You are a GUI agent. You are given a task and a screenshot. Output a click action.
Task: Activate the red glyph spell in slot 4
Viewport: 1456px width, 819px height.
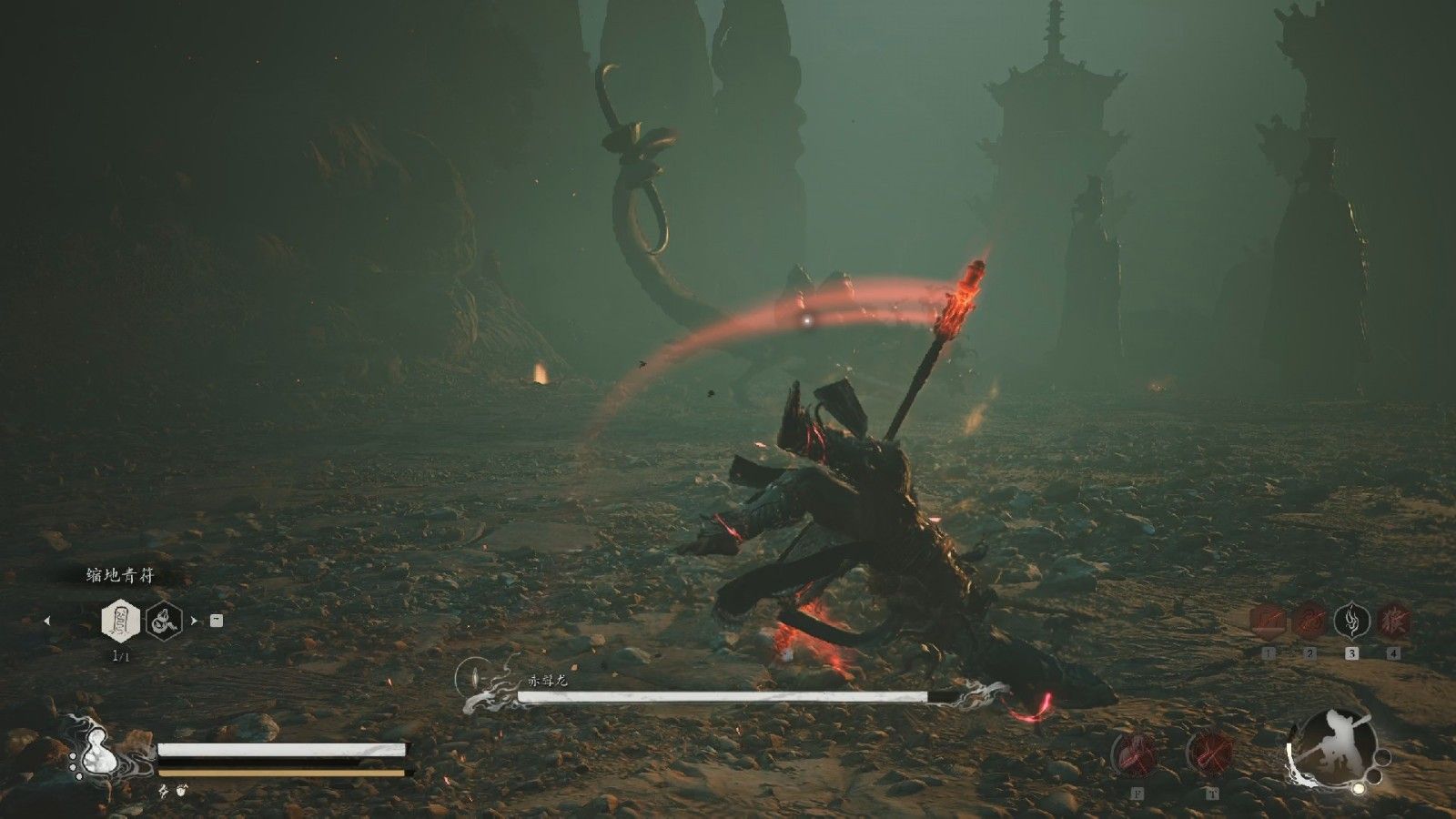click(x=1393, y=621)
